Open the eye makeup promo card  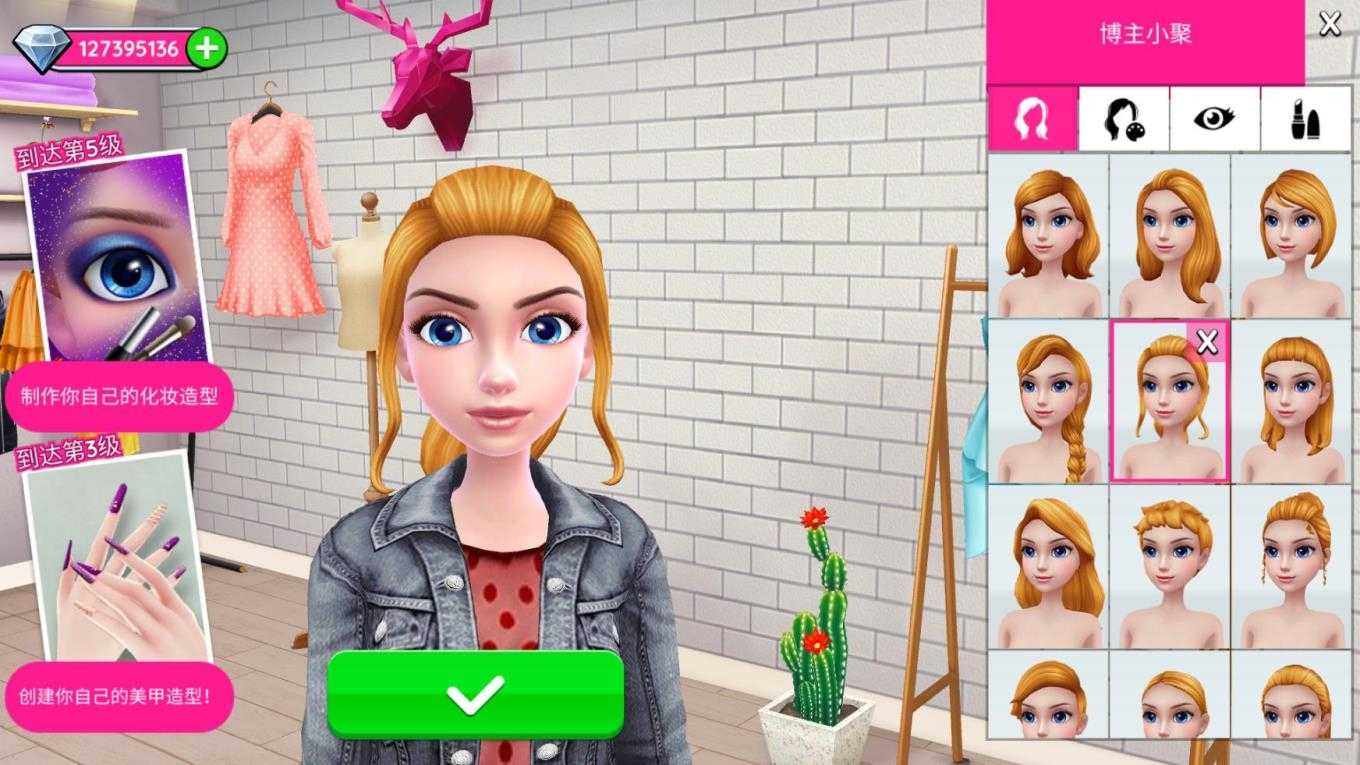117,260
